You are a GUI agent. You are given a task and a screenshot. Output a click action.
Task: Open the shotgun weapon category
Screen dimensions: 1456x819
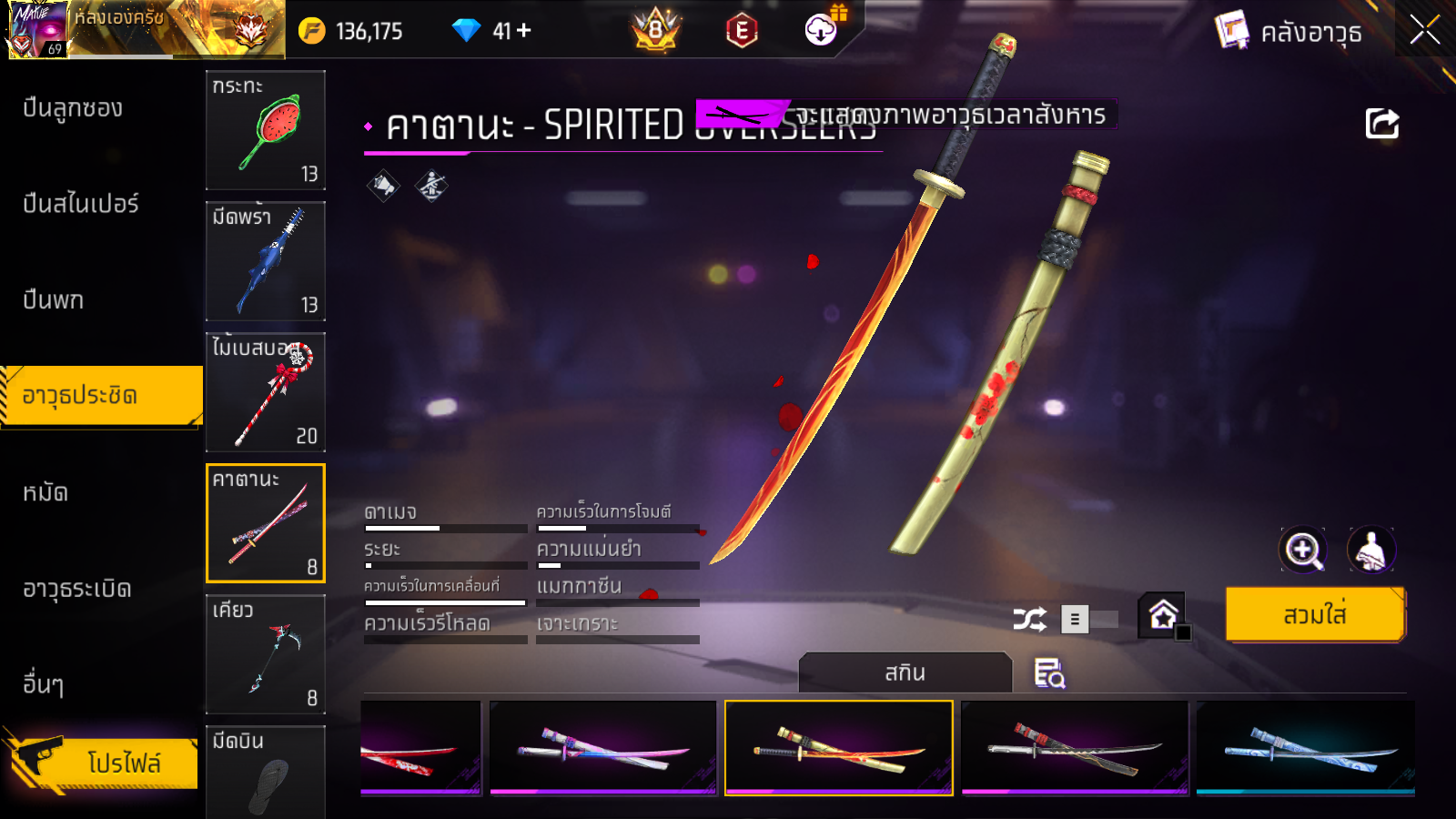[73, 108]
